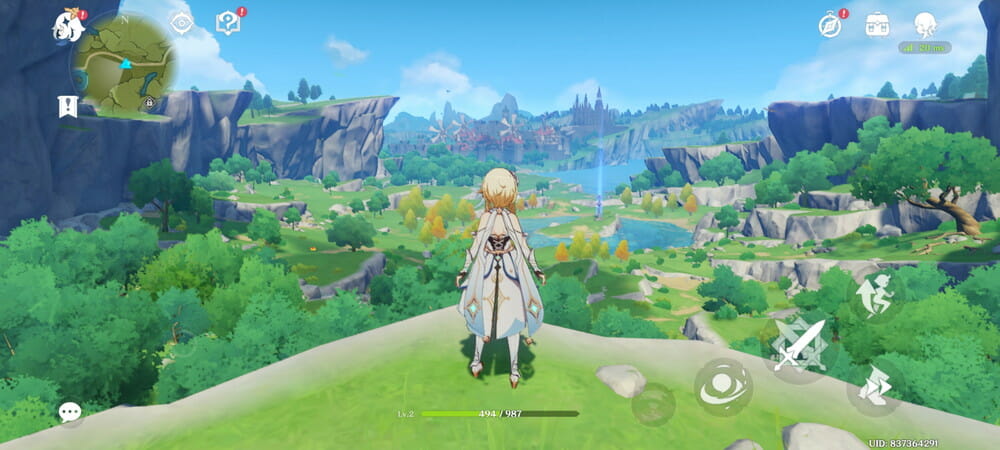
Task: Open the tutorial question mark book icon
Action: click(x=229, y=23)
